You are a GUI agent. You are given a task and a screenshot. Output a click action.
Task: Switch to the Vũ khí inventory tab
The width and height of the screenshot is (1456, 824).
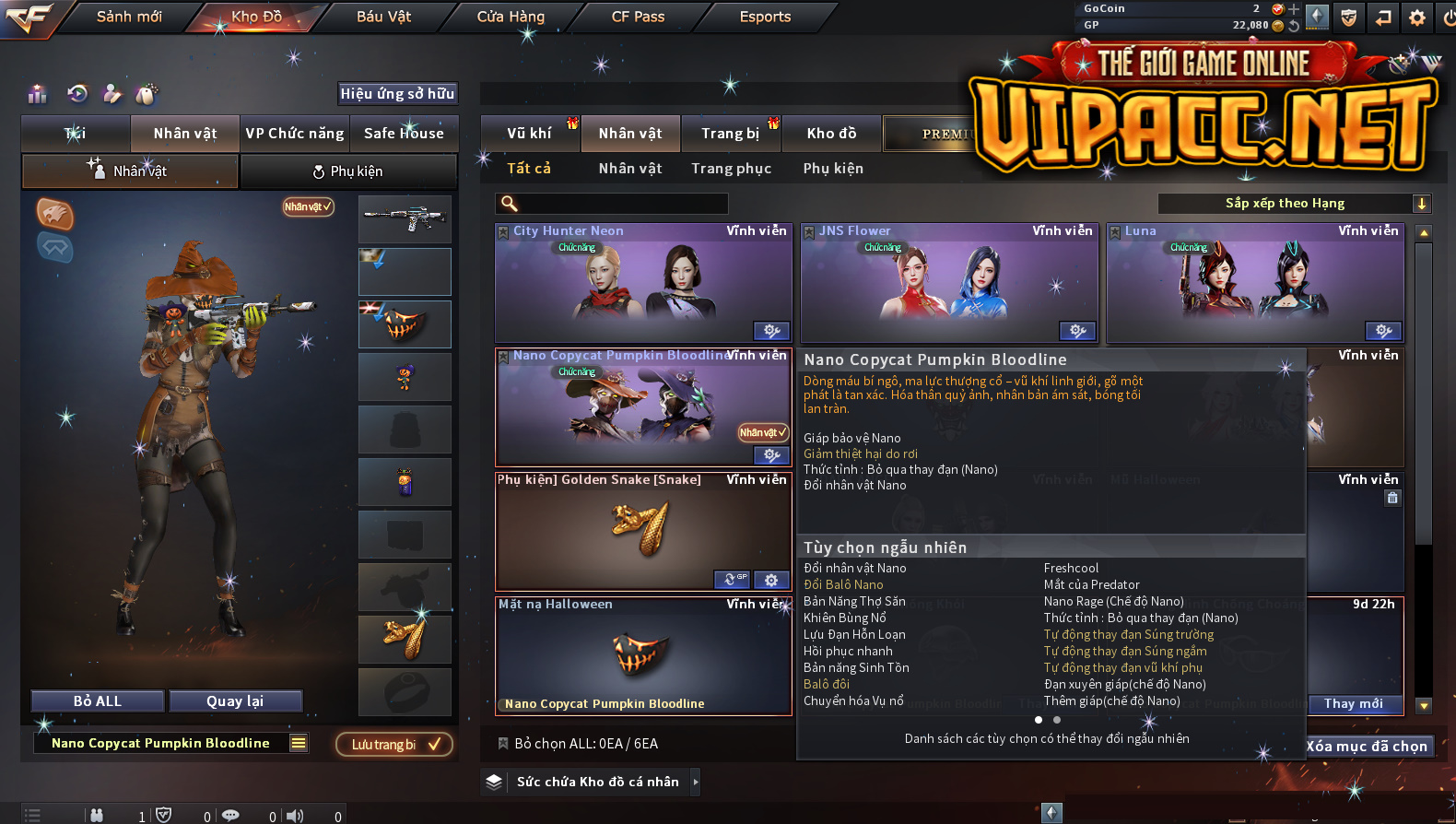[530, 134]
